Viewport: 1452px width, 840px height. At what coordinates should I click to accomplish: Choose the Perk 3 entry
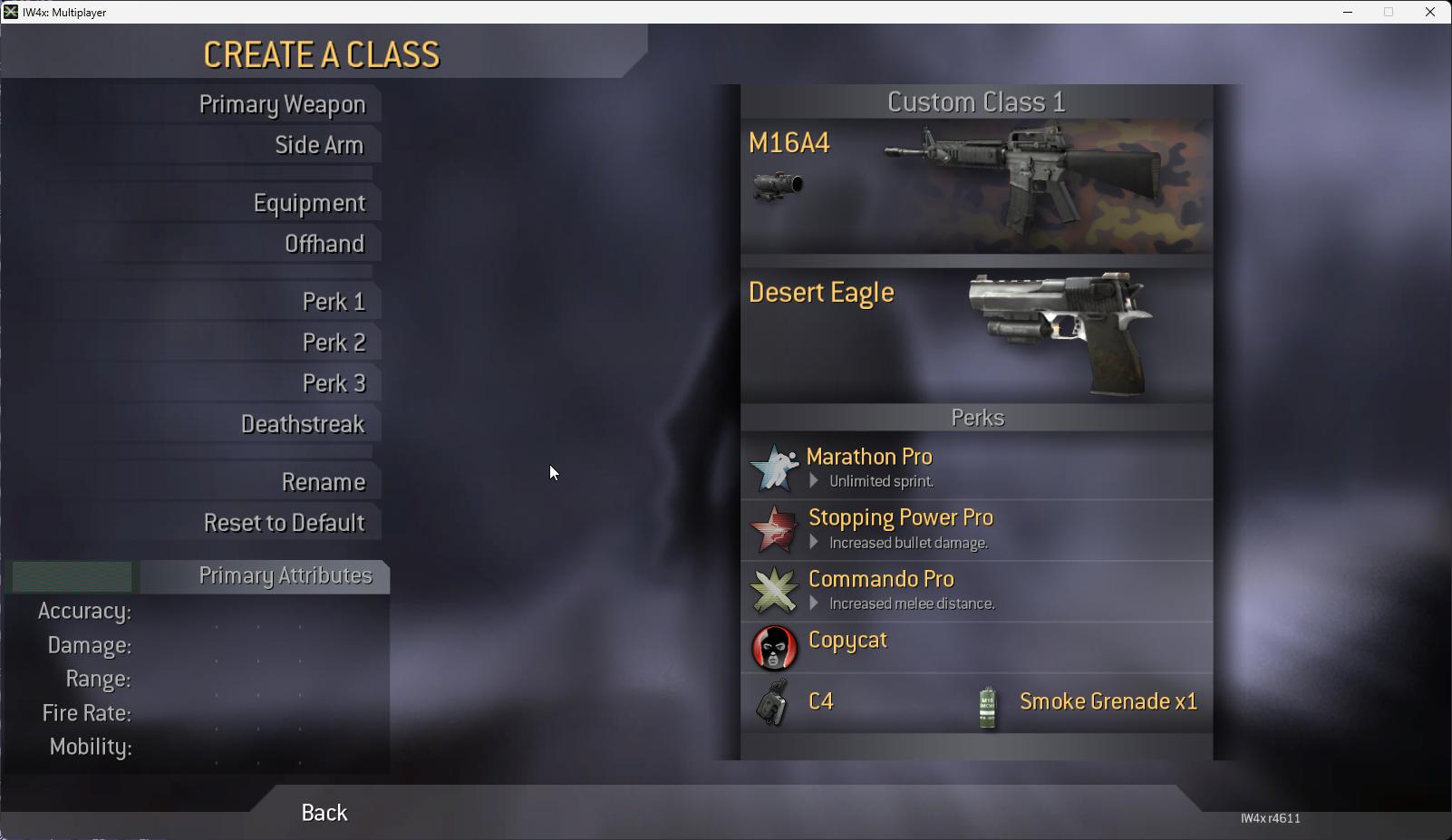pyautogui.click(x=334, y=384)
